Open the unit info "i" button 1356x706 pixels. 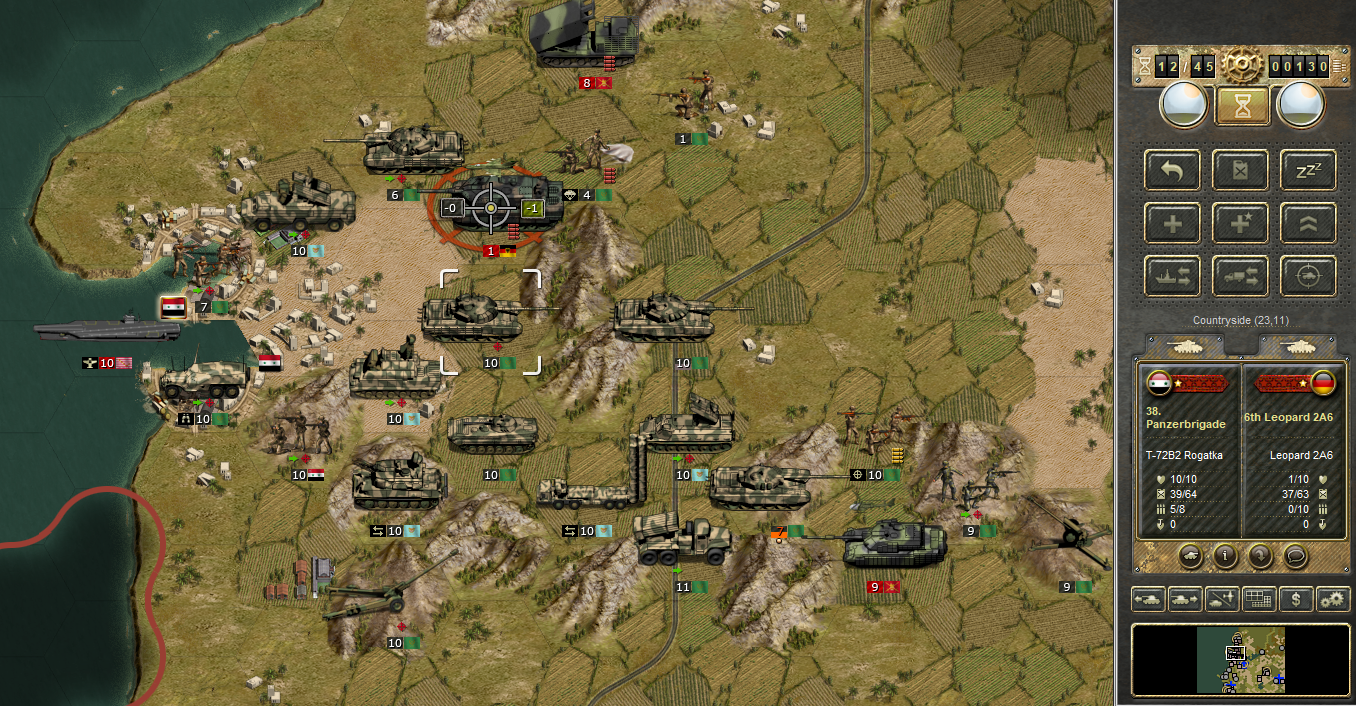pos(1225,555)
